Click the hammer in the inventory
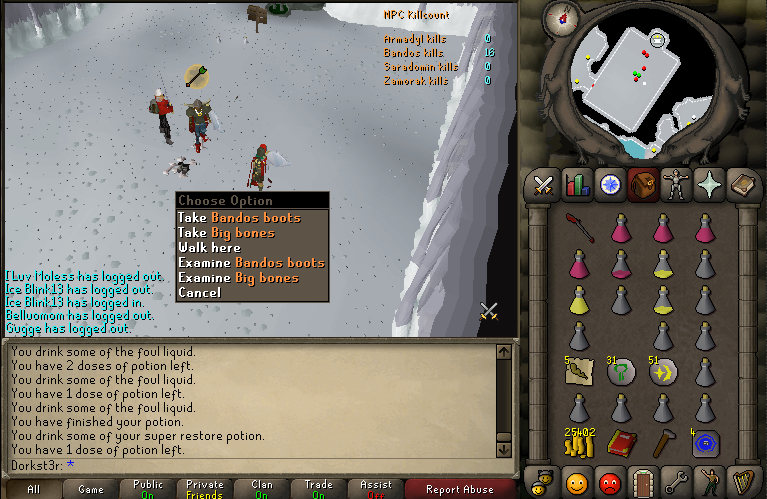767x499 pixels. pos(664,442)
